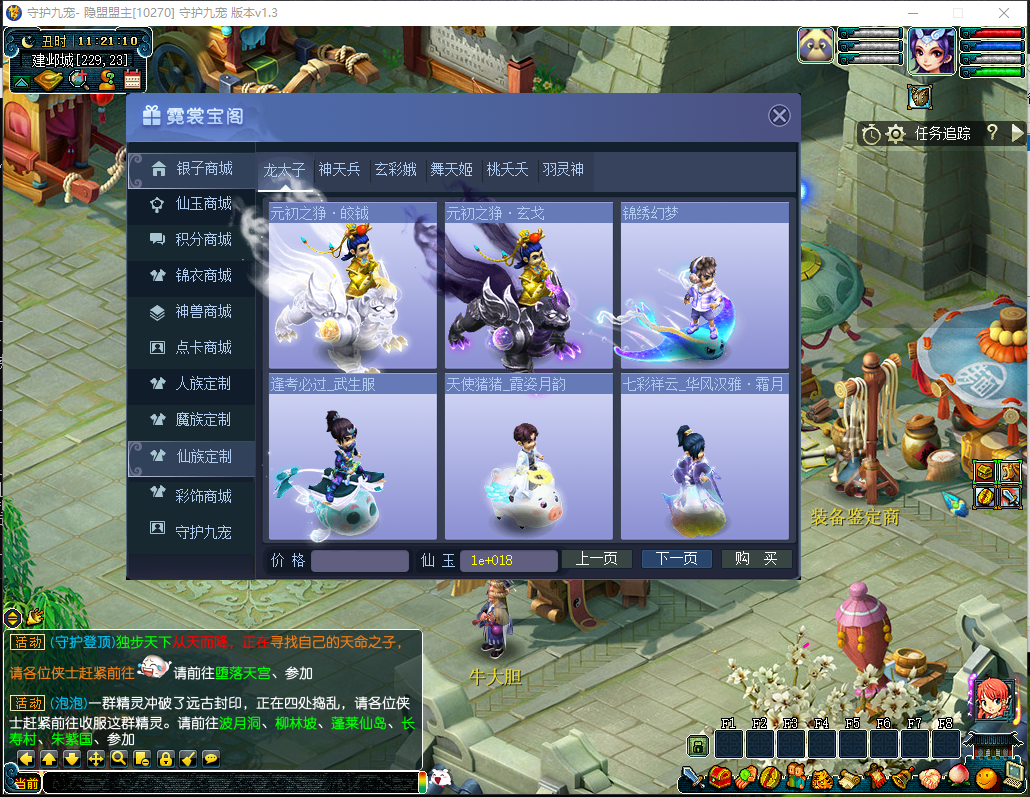Choose the 锦绣幻梦 outfit tile

point(705,287)
